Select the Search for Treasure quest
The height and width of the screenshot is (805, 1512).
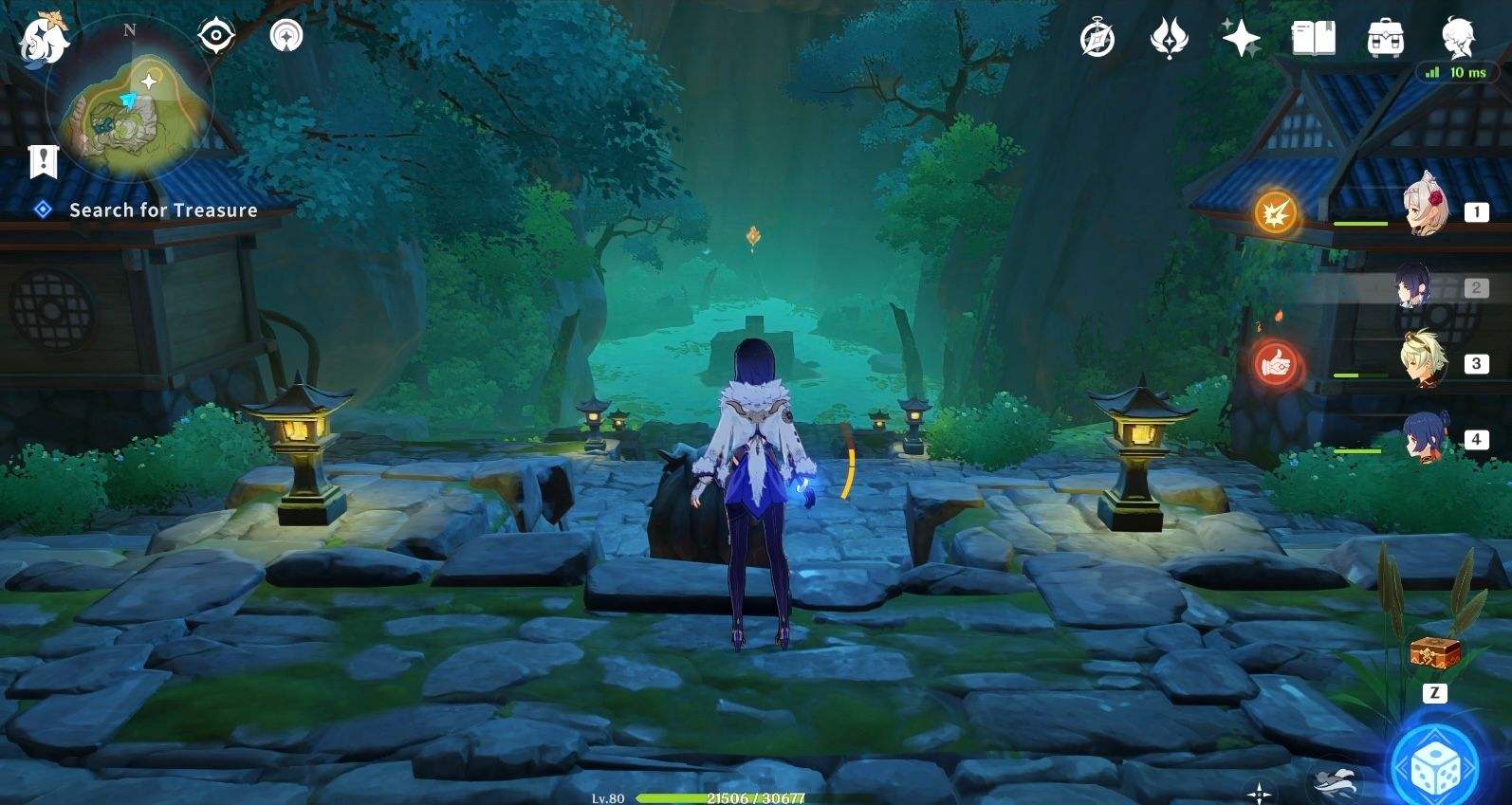coord(162,210)
